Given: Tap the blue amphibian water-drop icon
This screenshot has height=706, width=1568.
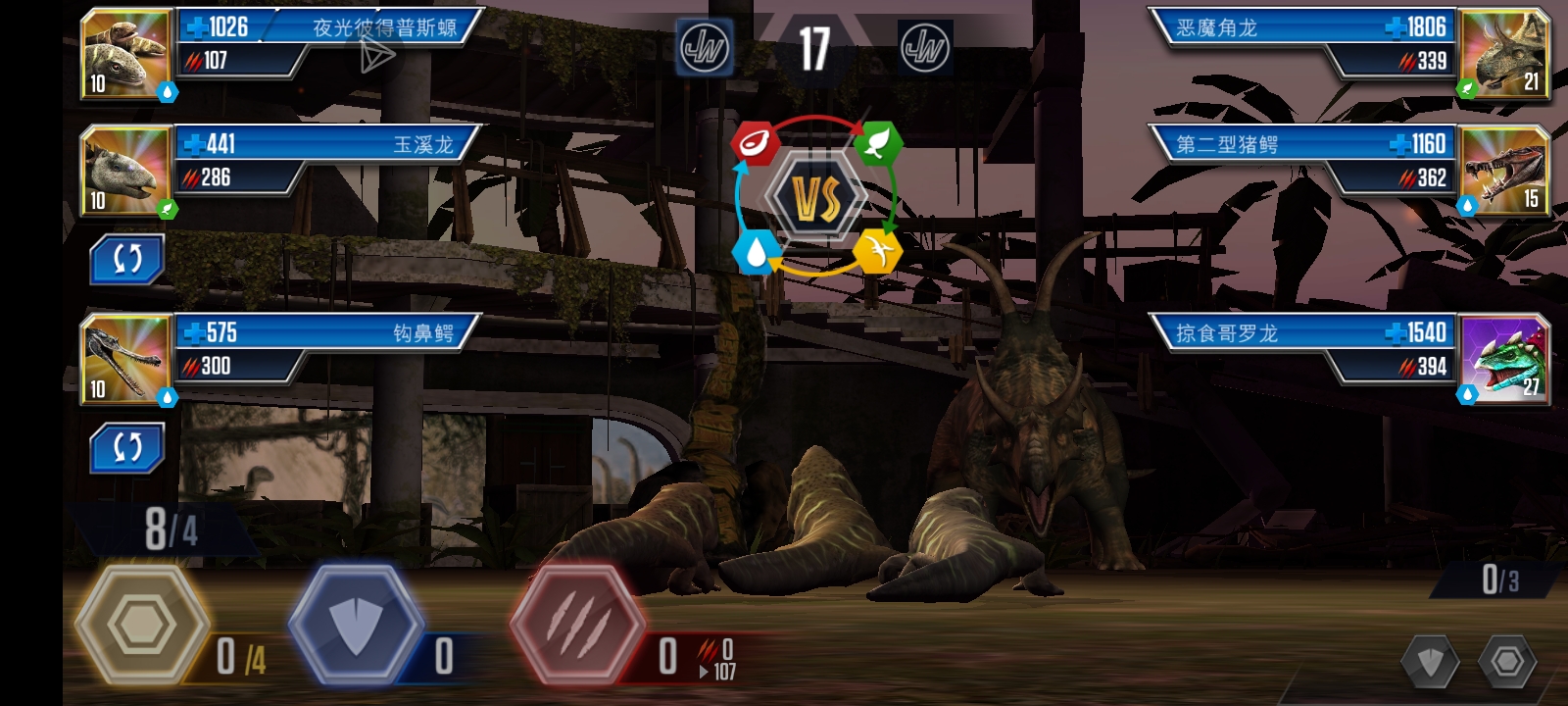Looking at the screenshot, I should coord(755,252).
